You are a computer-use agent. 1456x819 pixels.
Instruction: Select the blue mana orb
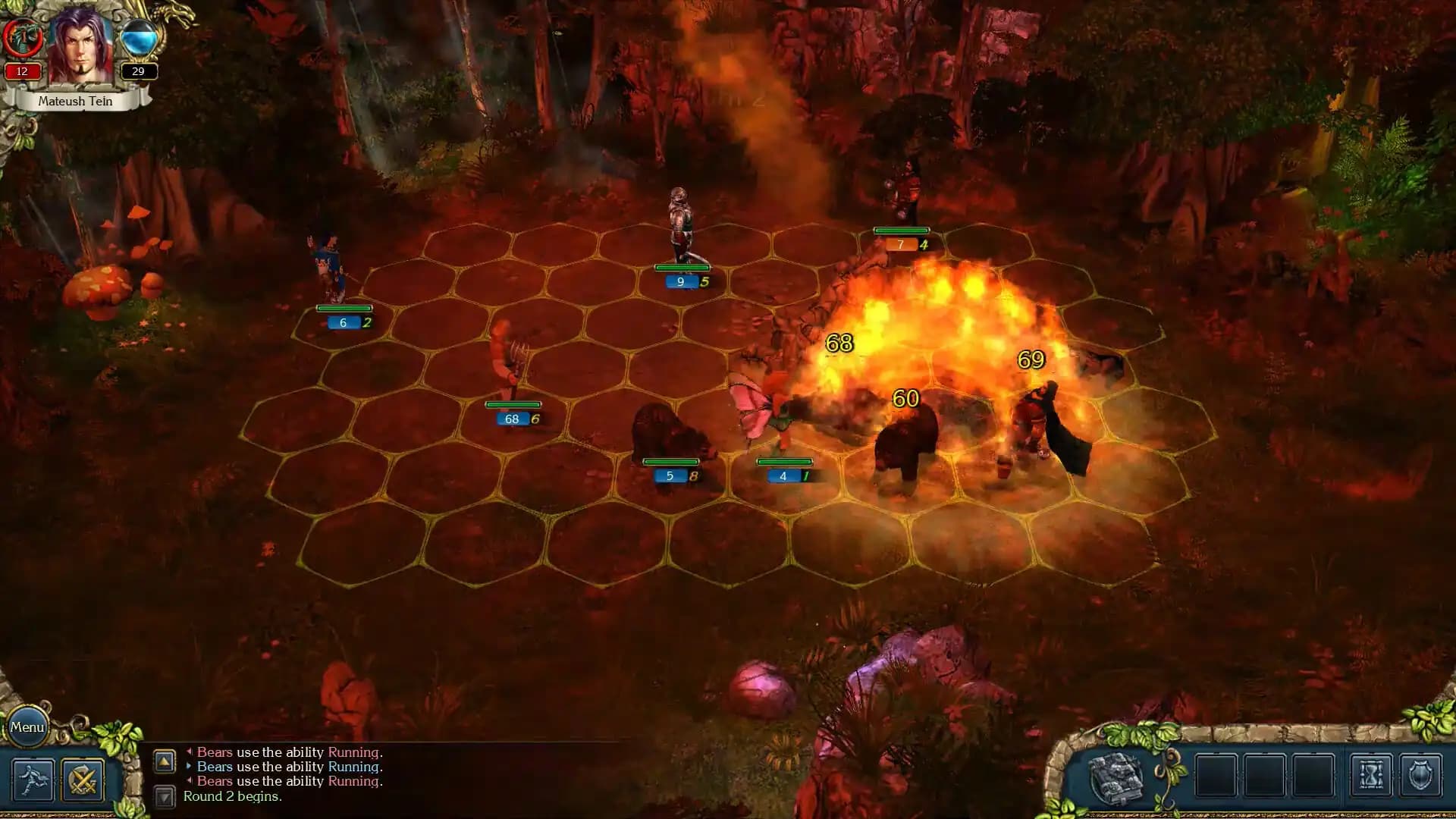pyautogui.click(x=138, y=38)
